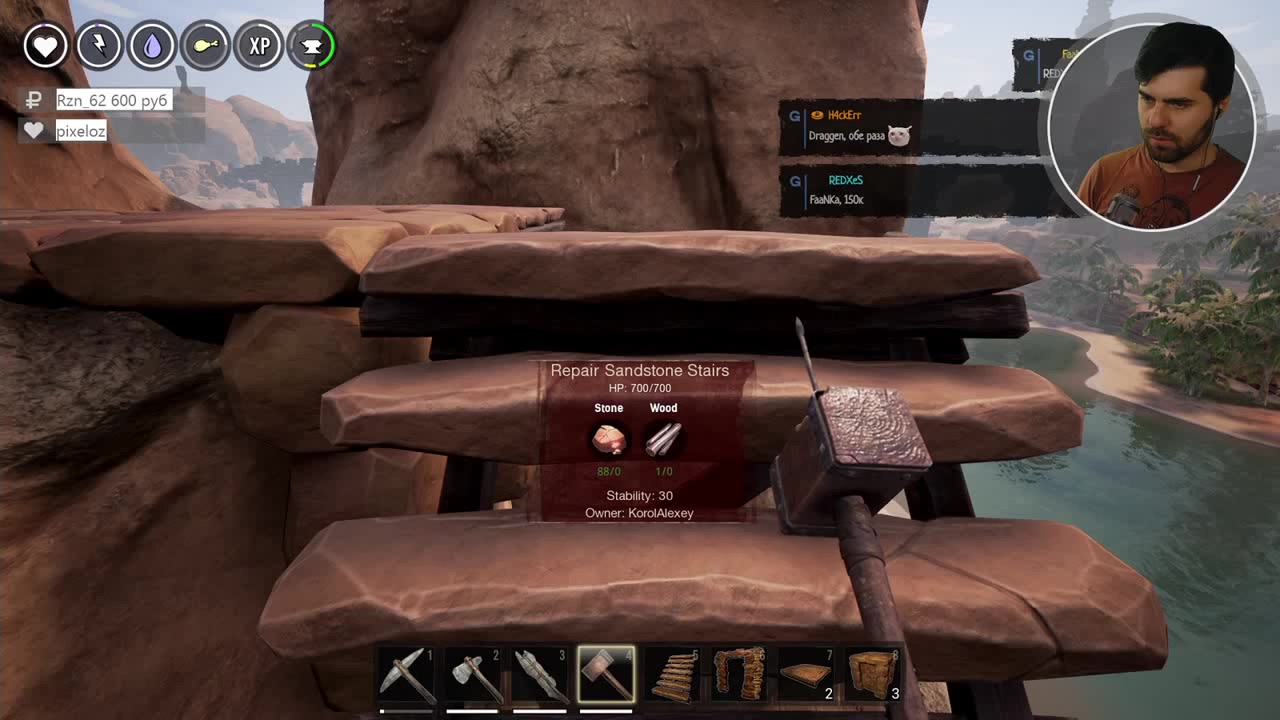This screenshot has width=1280, height=720.
Task: Choose the stone sword in hotbar slot 3
Action: coord(540,674)
